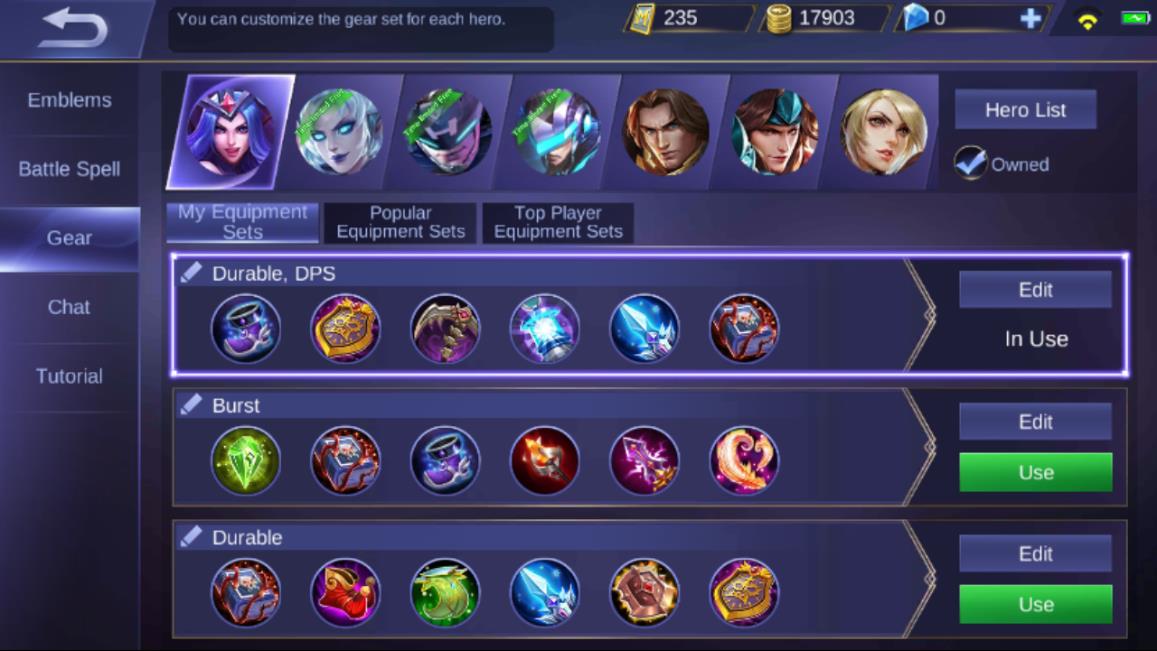Image resolution: width=1157 pixels, height=651 pixels.
Task: Select the Chat menu entry
Action: (69, 307)
